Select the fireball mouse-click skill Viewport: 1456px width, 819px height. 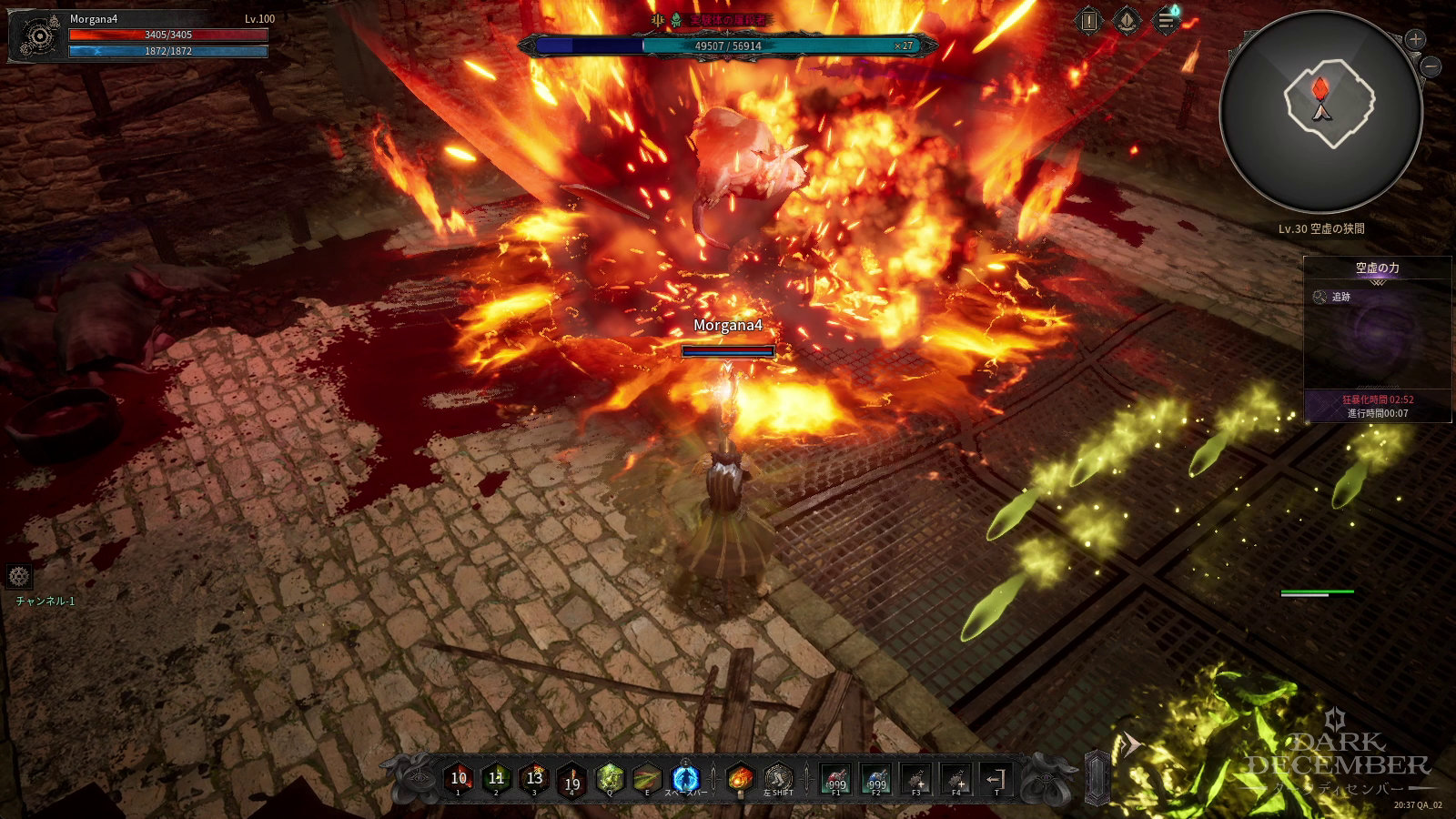(x=741, y=779)
